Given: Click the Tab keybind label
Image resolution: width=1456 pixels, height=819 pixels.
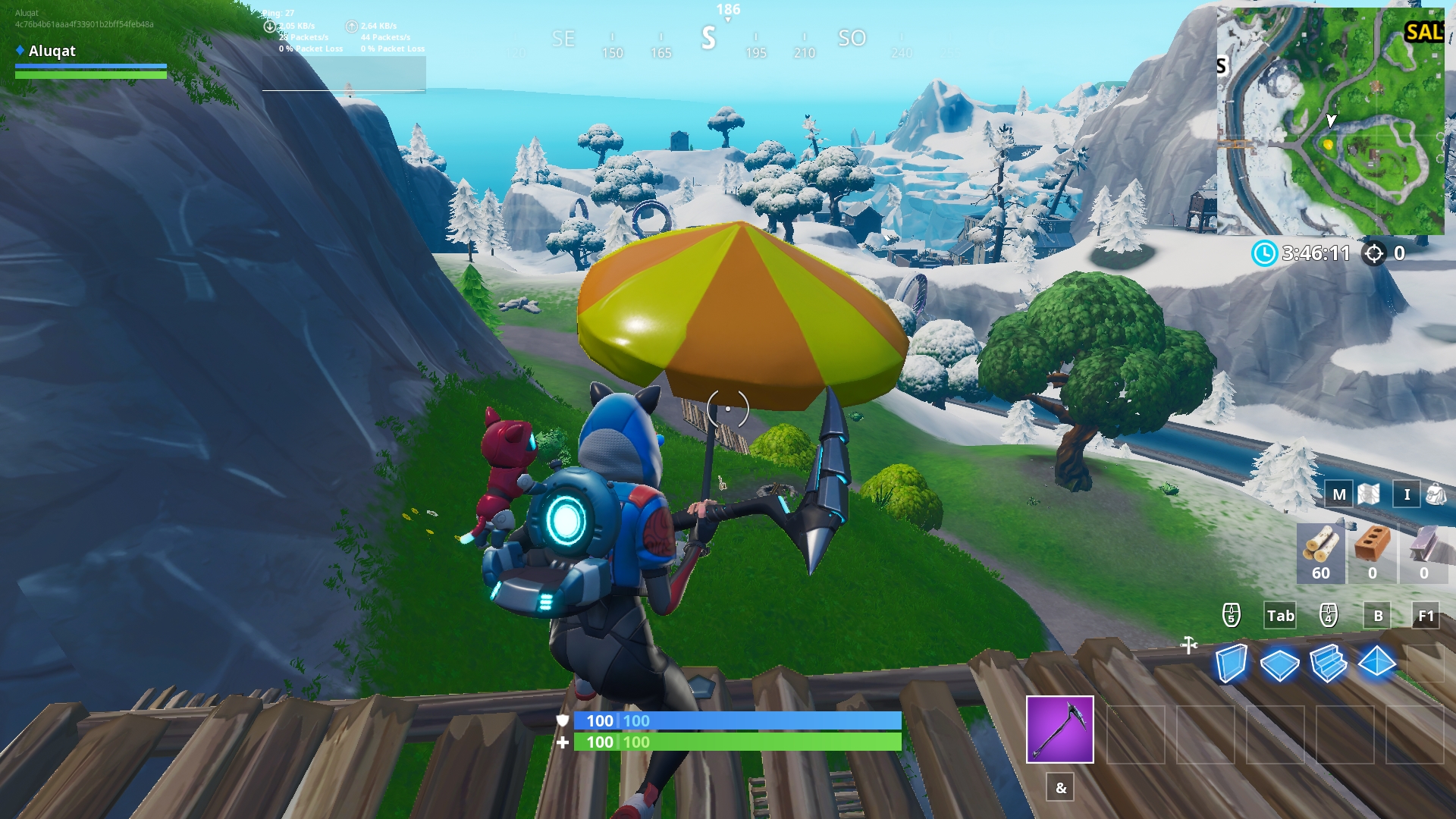Looking at the screenshot, I should tap(1280, 617).
